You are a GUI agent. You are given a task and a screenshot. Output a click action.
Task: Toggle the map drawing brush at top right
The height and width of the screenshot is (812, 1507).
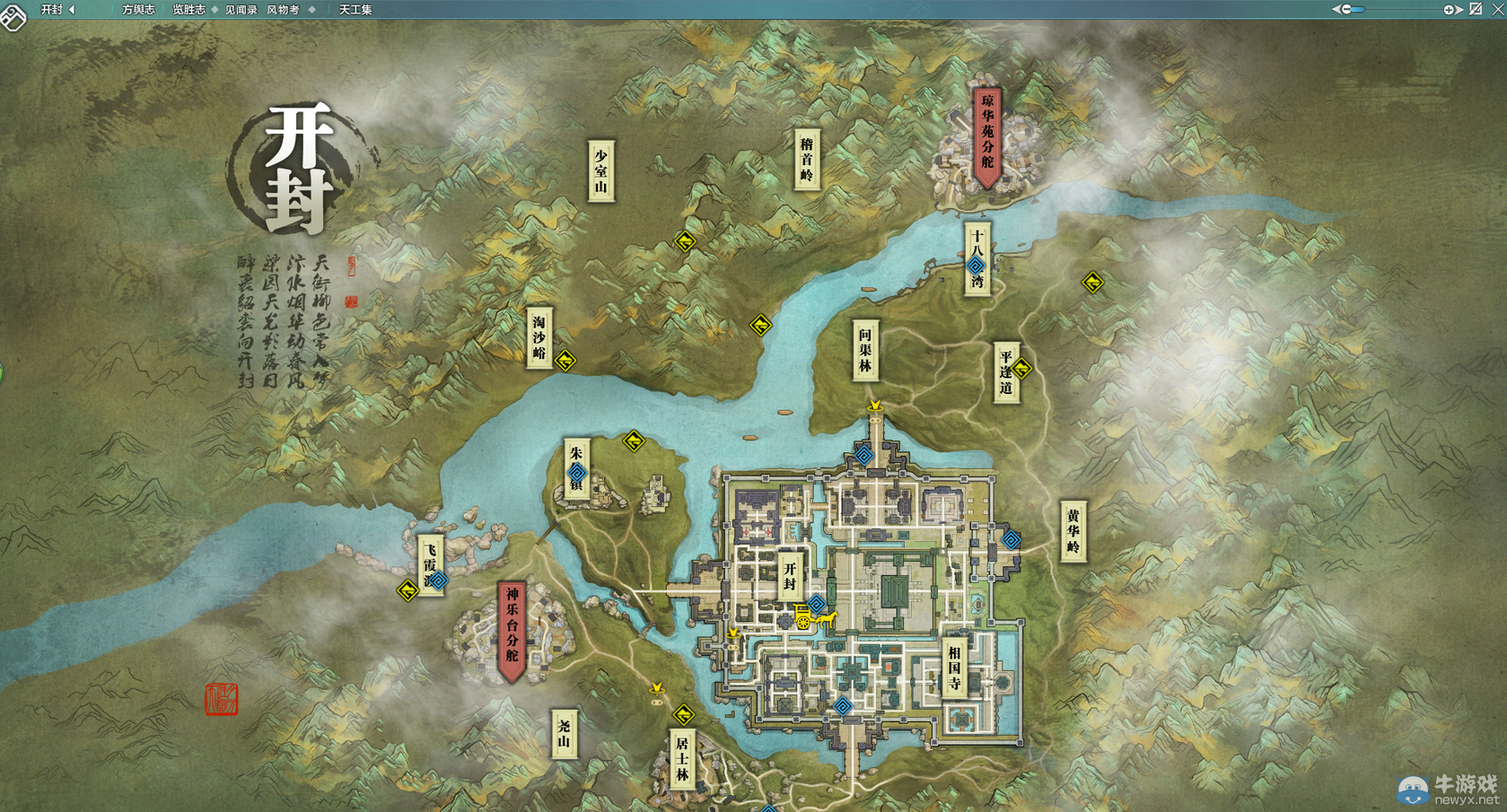(x=1476, y=8)
